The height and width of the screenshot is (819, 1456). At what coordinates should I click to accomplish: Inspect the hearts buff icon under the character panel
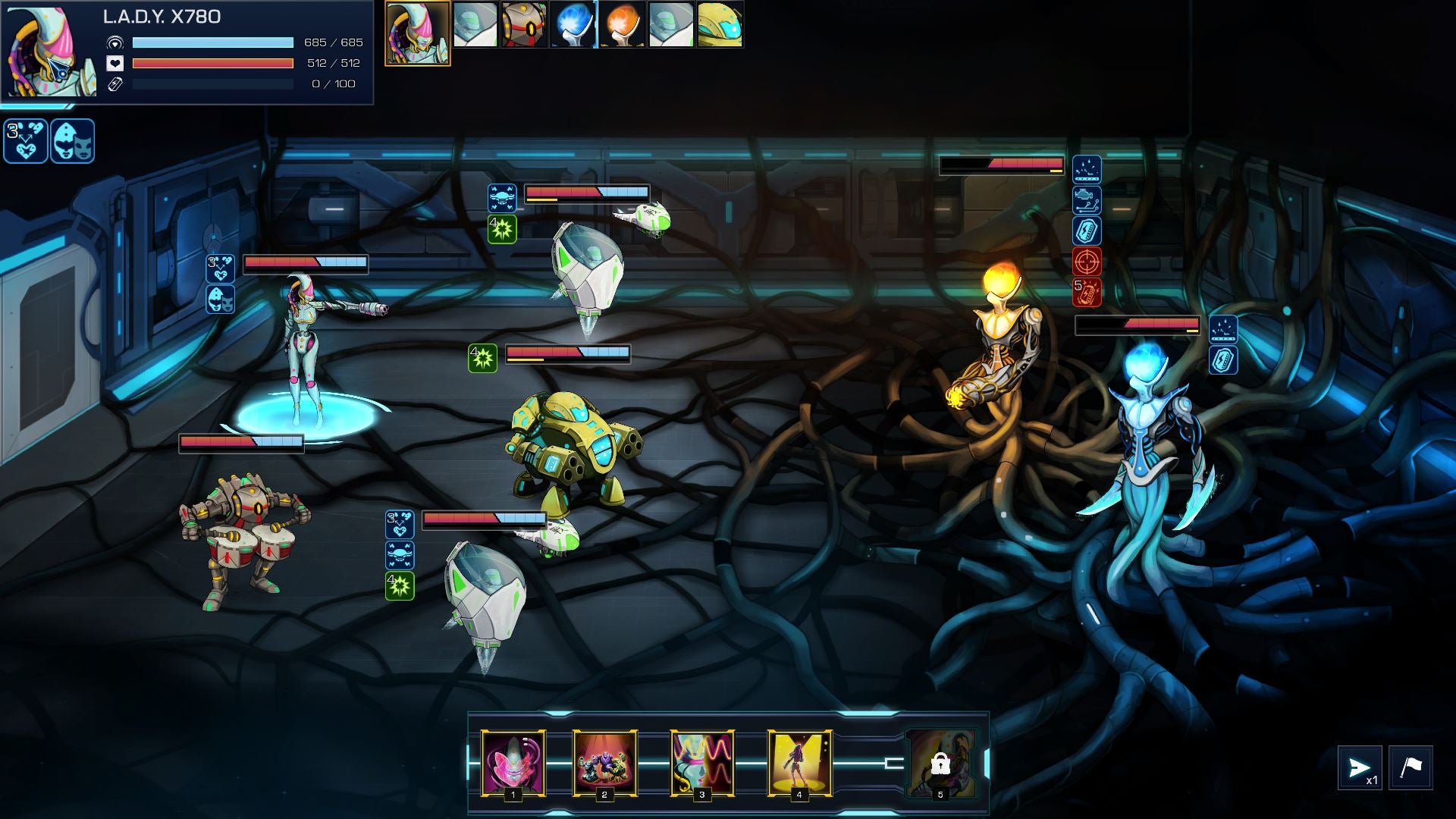coord(26,141)
